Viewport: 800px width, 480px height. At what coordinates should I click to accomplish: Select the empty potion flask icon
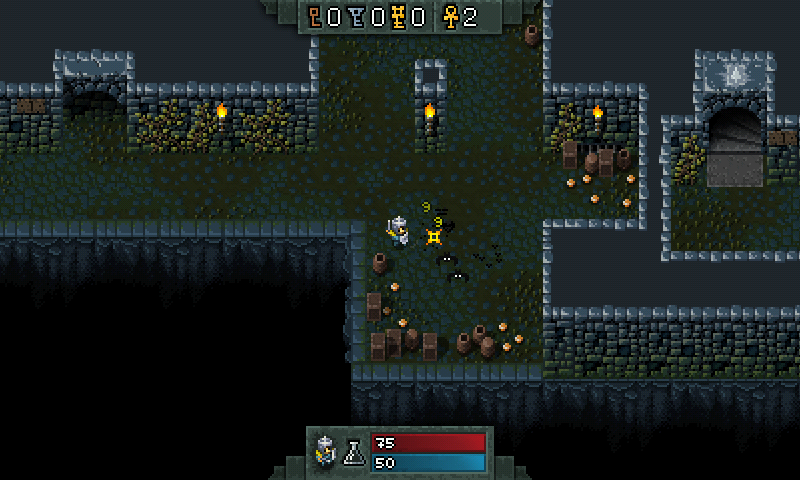pyautogui.click(x=353, y=452)
